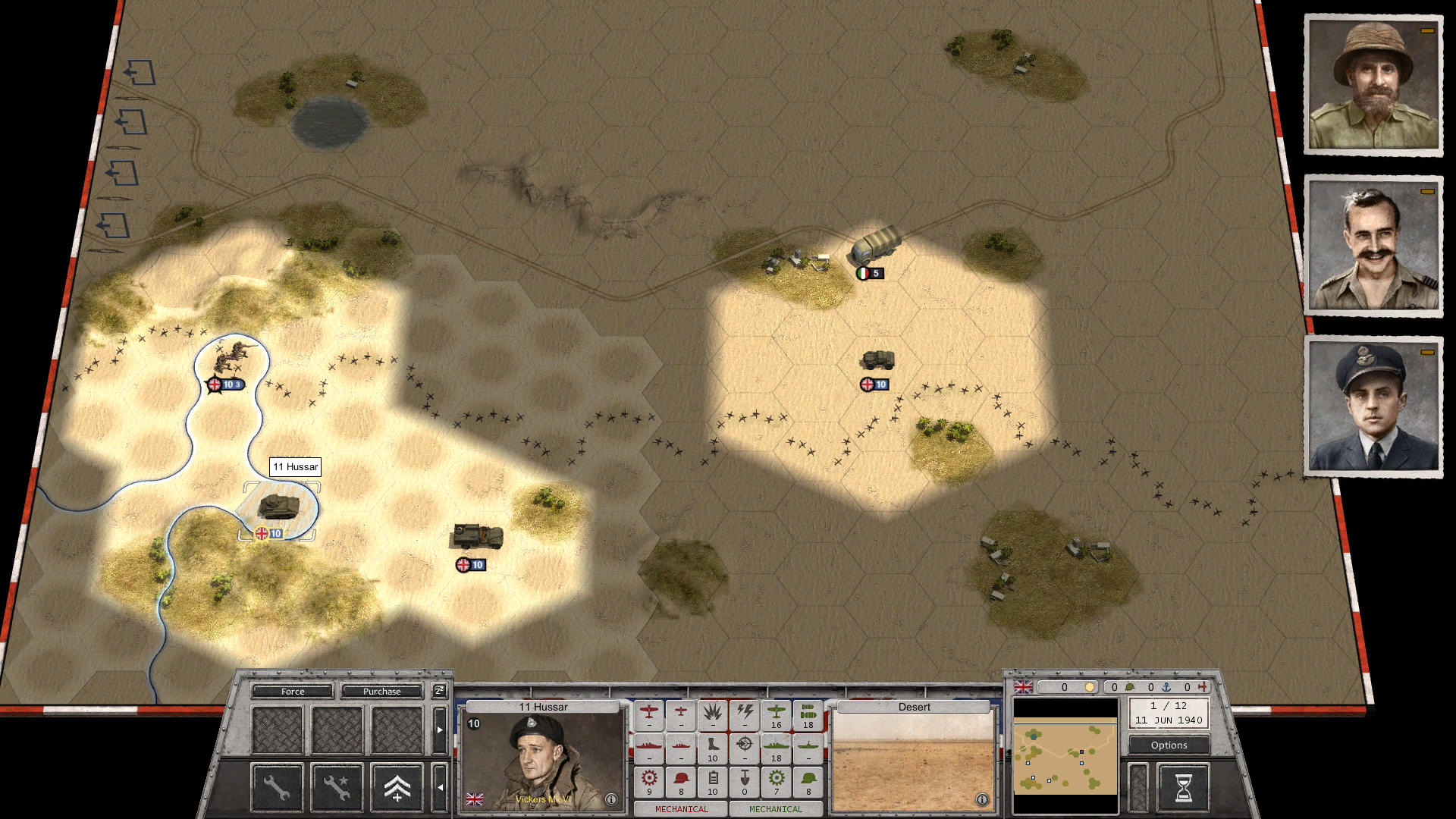Click the aircraft points icon on resource bar
1456x819 pixels.
pyautogui.click(x=1201, y=686)
